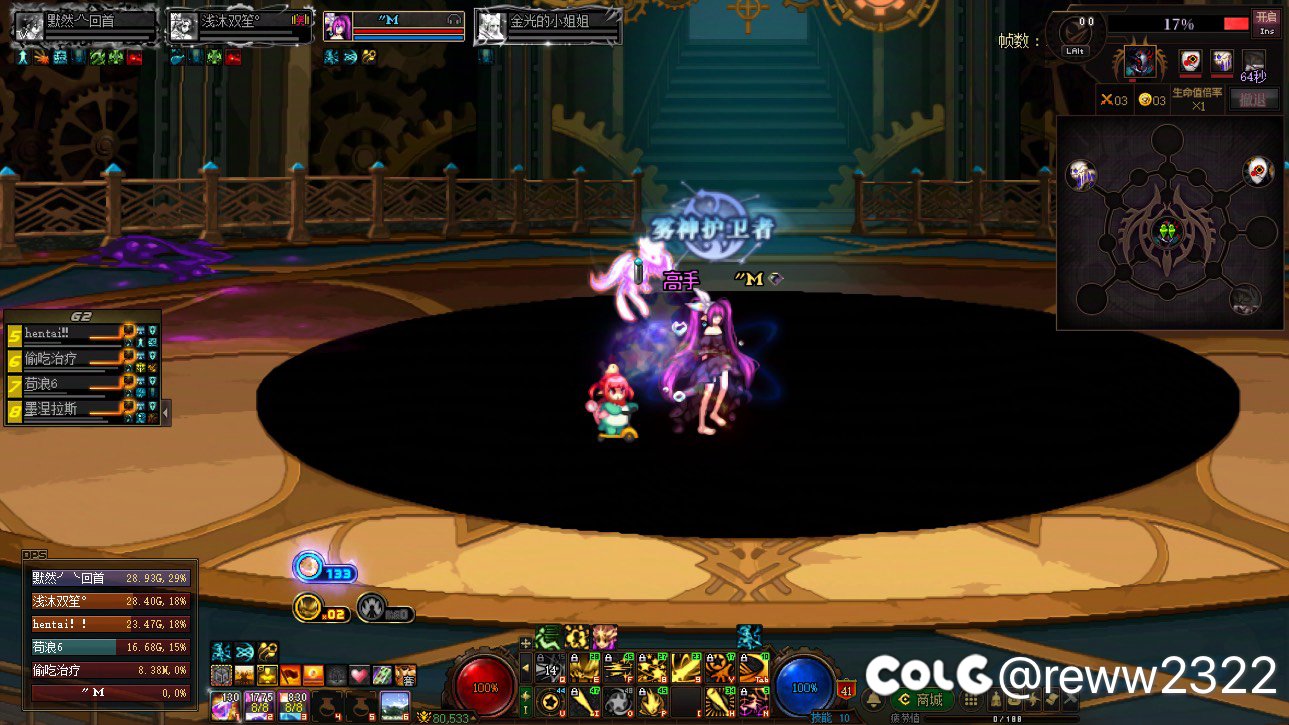View 默然 row in DPS meter

click(109, 578)
